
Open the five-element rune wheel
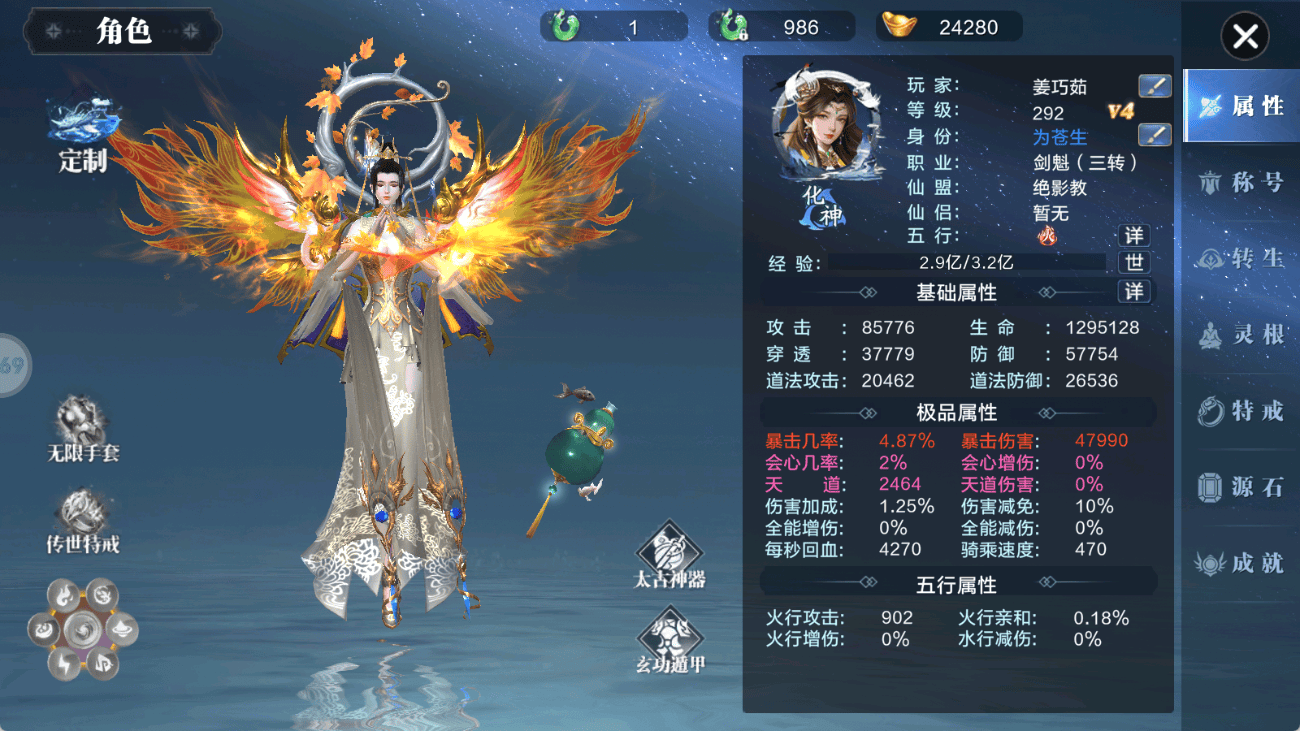point(82,630)
